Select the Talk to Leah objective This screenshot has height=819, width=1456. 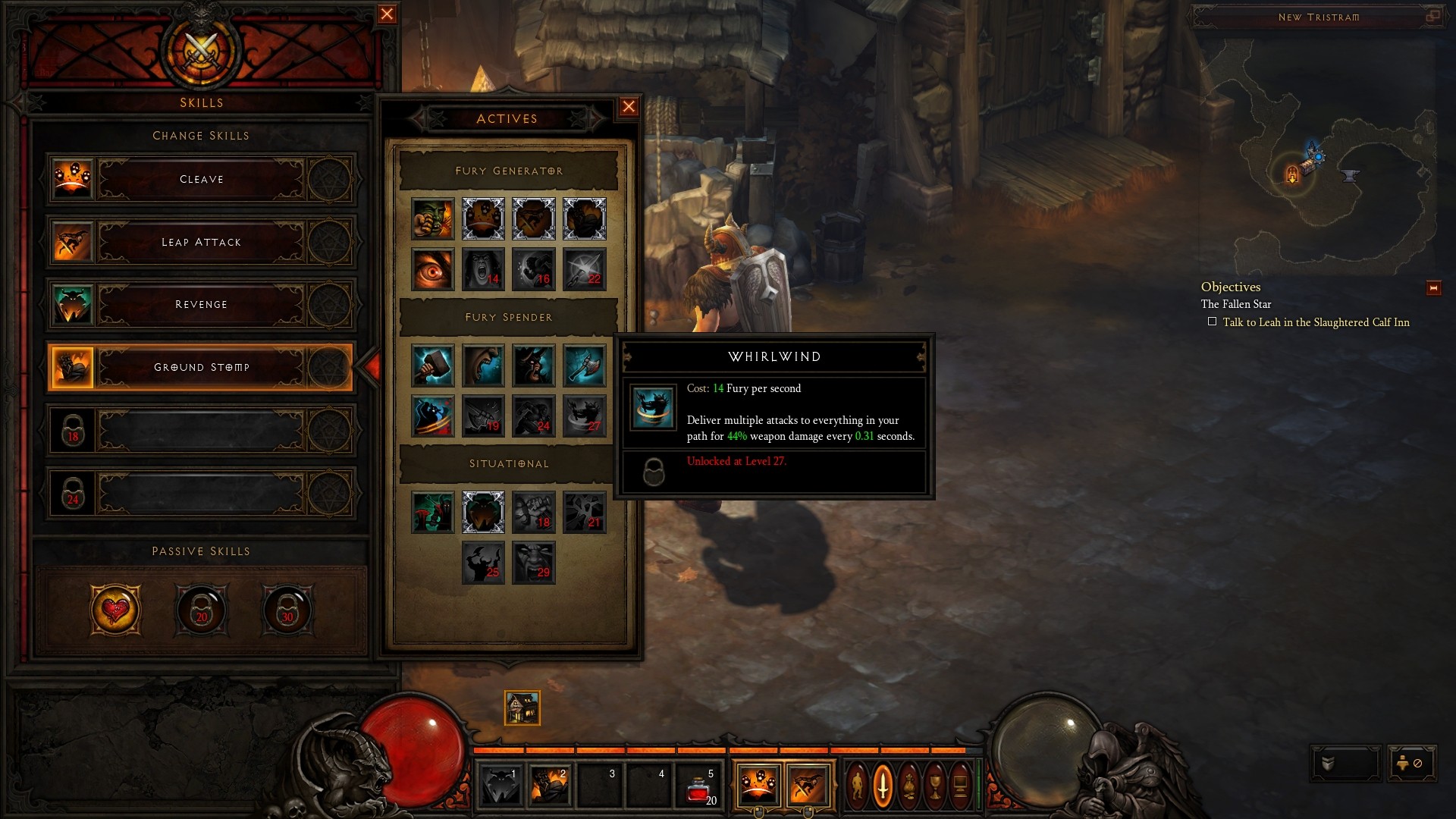[1316, 322]
